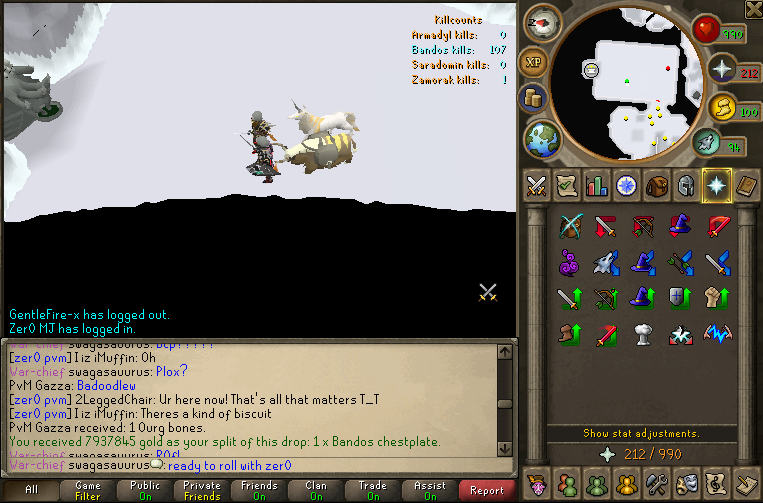Click the compass to face north

point(545,21)
